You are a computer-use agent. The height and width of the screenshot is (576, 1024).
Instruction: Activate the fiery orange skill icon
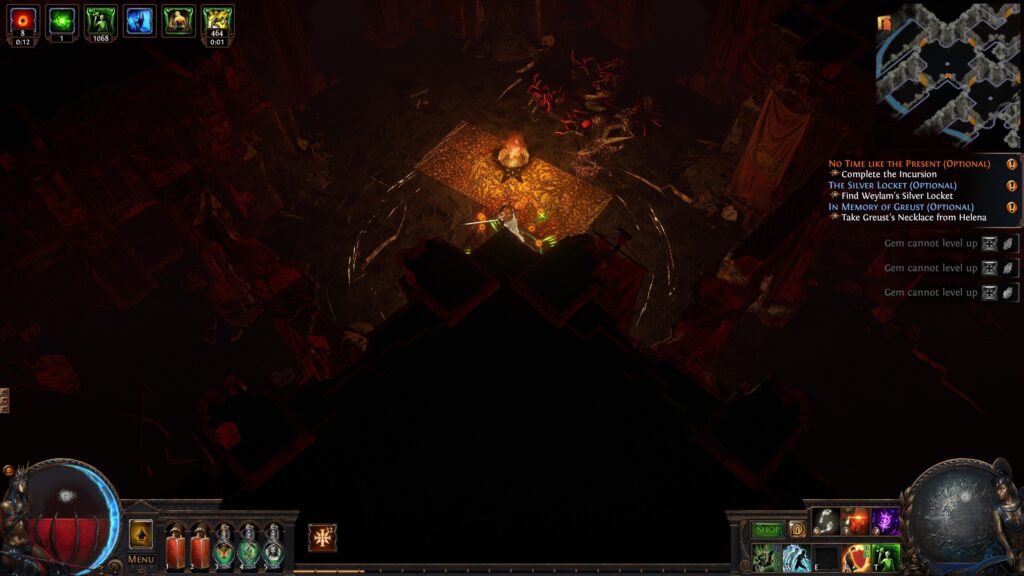[855, 521]
